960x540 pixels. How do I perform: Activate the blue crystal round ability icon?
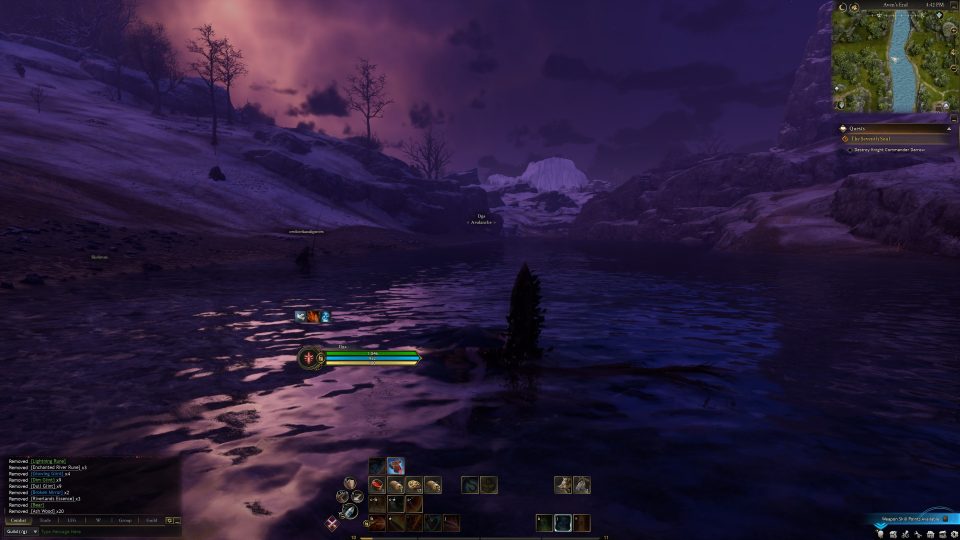351,510
